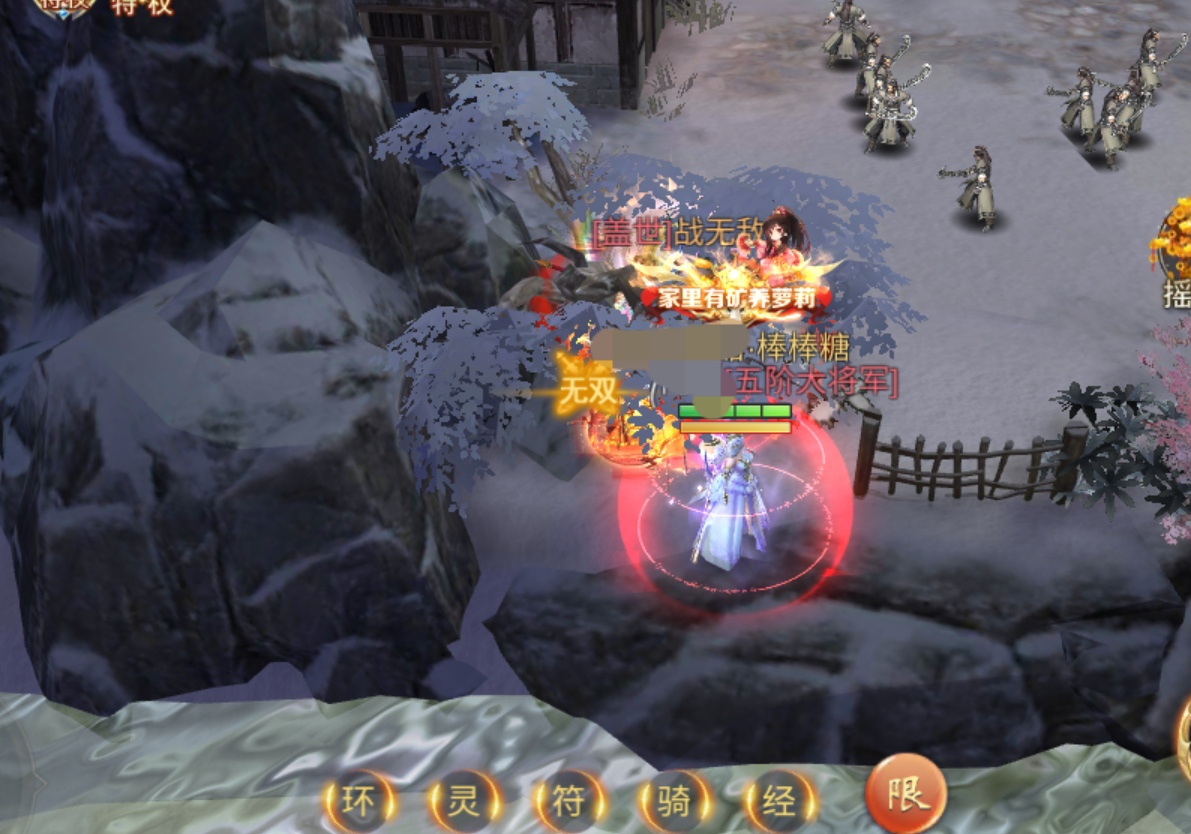This screenshot has height=834, width=1191.
Task: Open the 骑 (mount) menu button
Action: pos(675,802)
